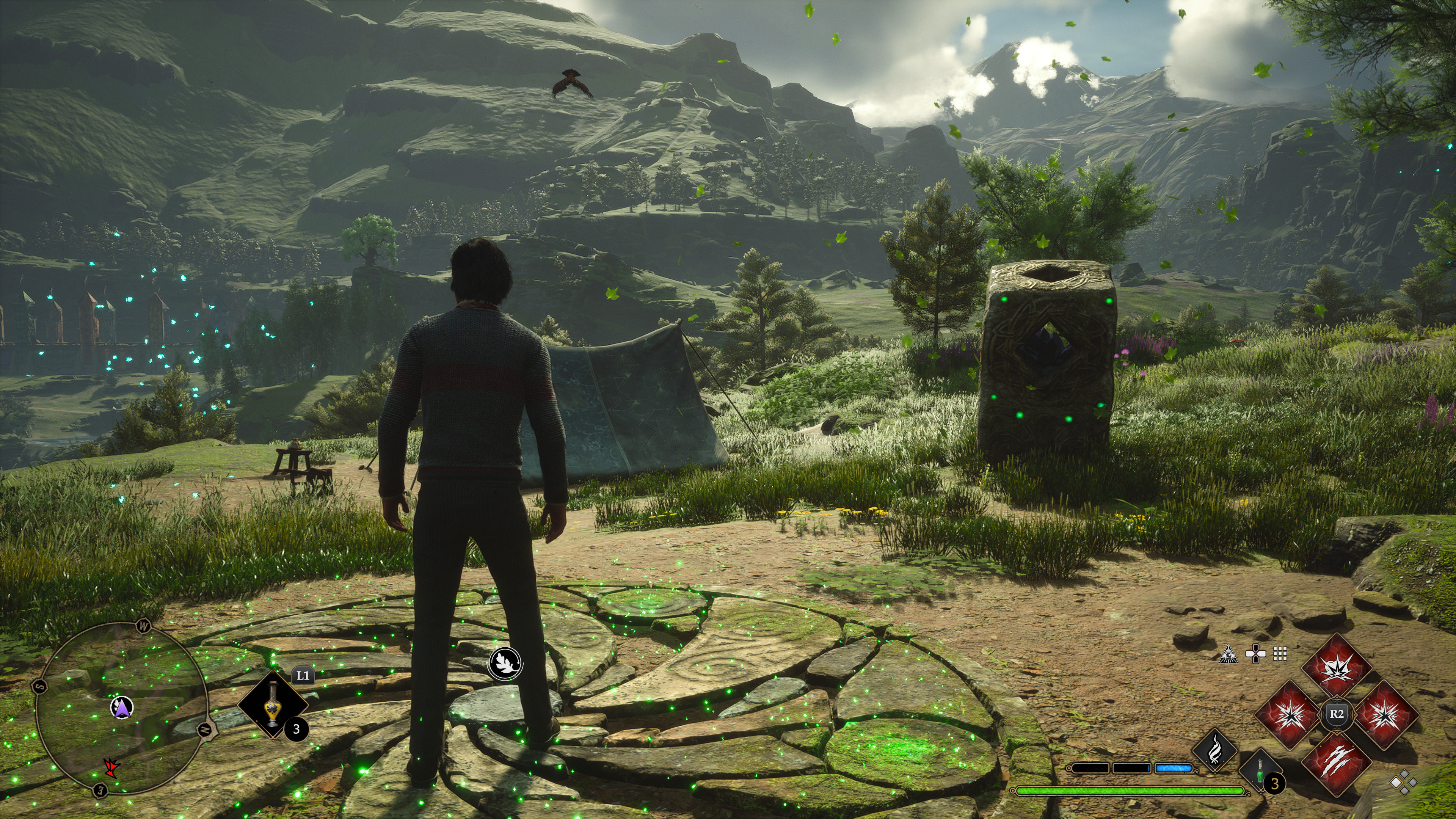Click the purple player arrow on minimap

tap(121, 707)
